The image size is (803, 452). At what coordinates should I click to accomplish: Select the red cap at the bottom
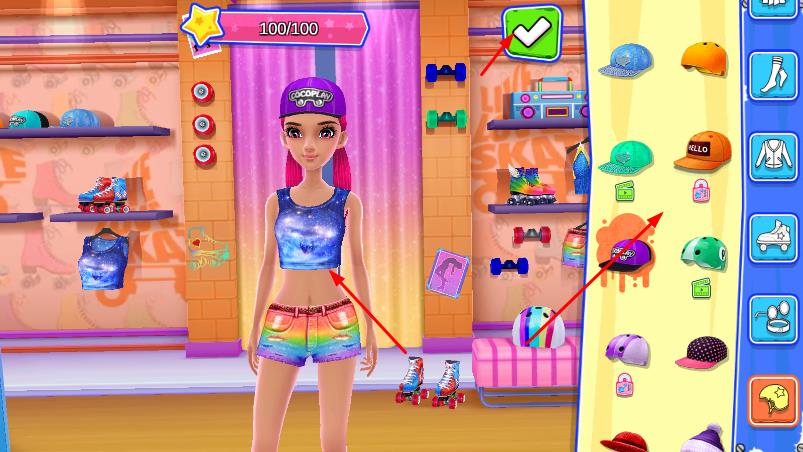pos(627,440)
